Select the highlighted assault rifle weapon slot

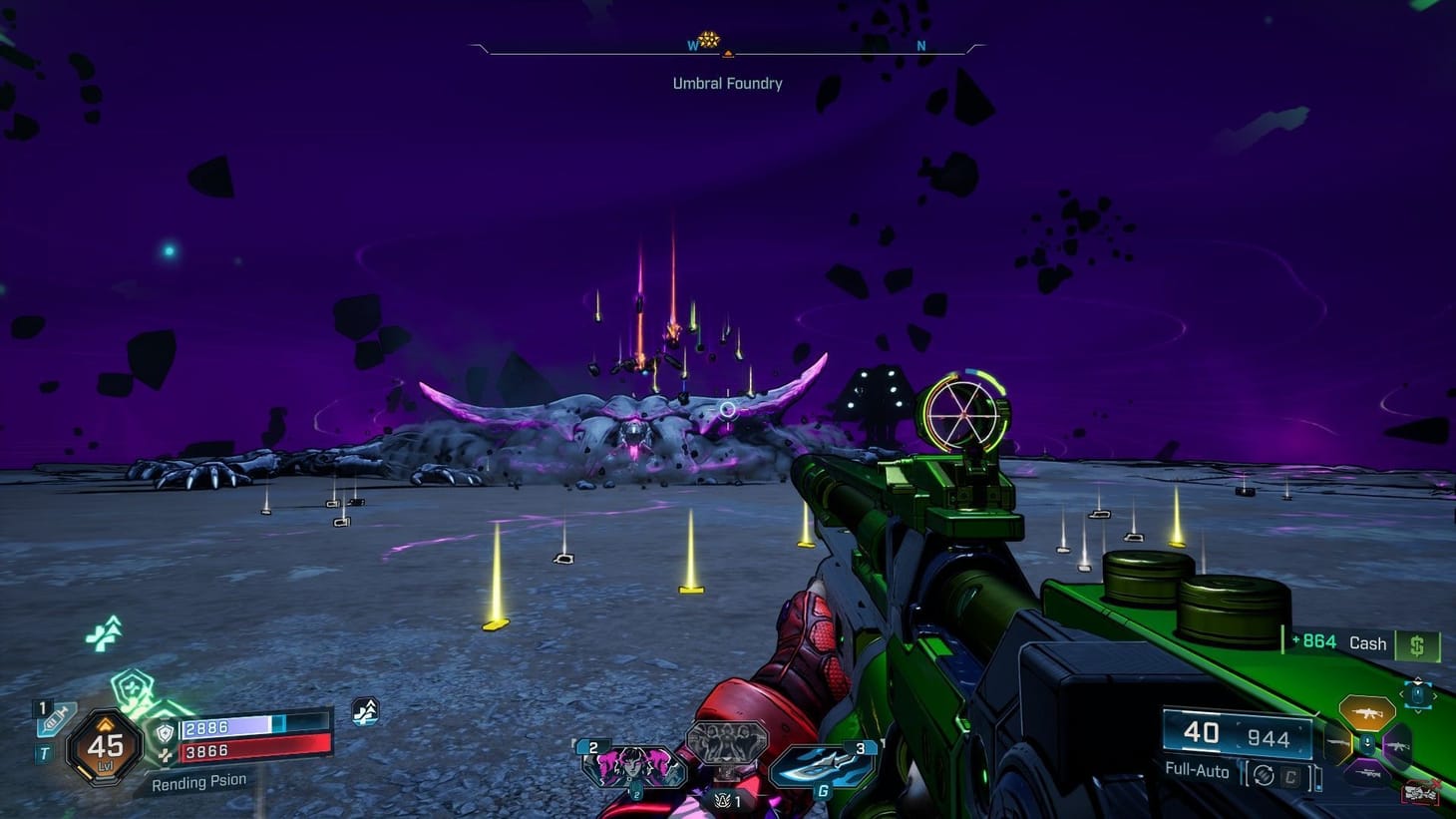pyautogui.click(x=1366, y=712)
